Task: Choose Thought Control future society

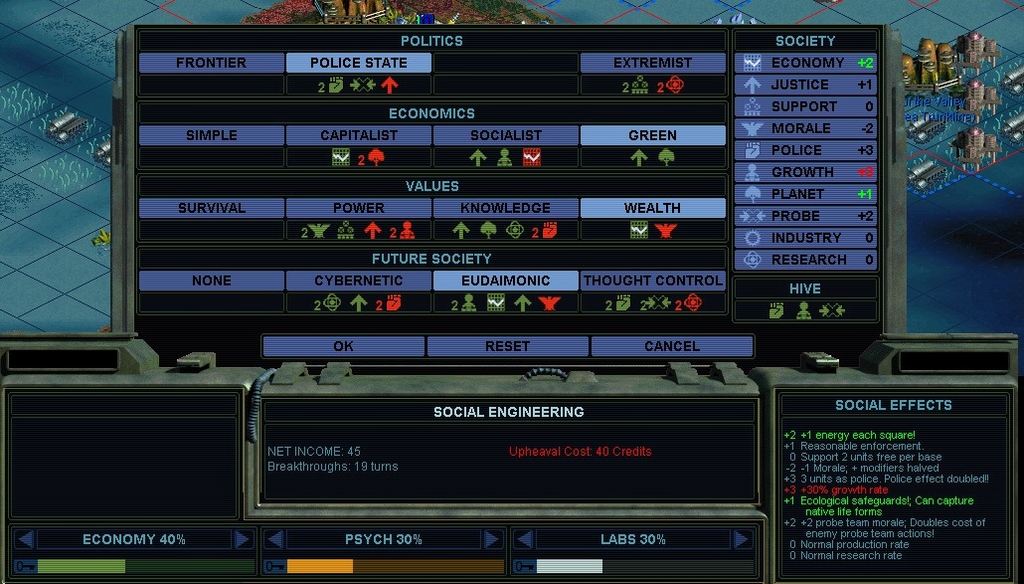Action: coord(652,281)
